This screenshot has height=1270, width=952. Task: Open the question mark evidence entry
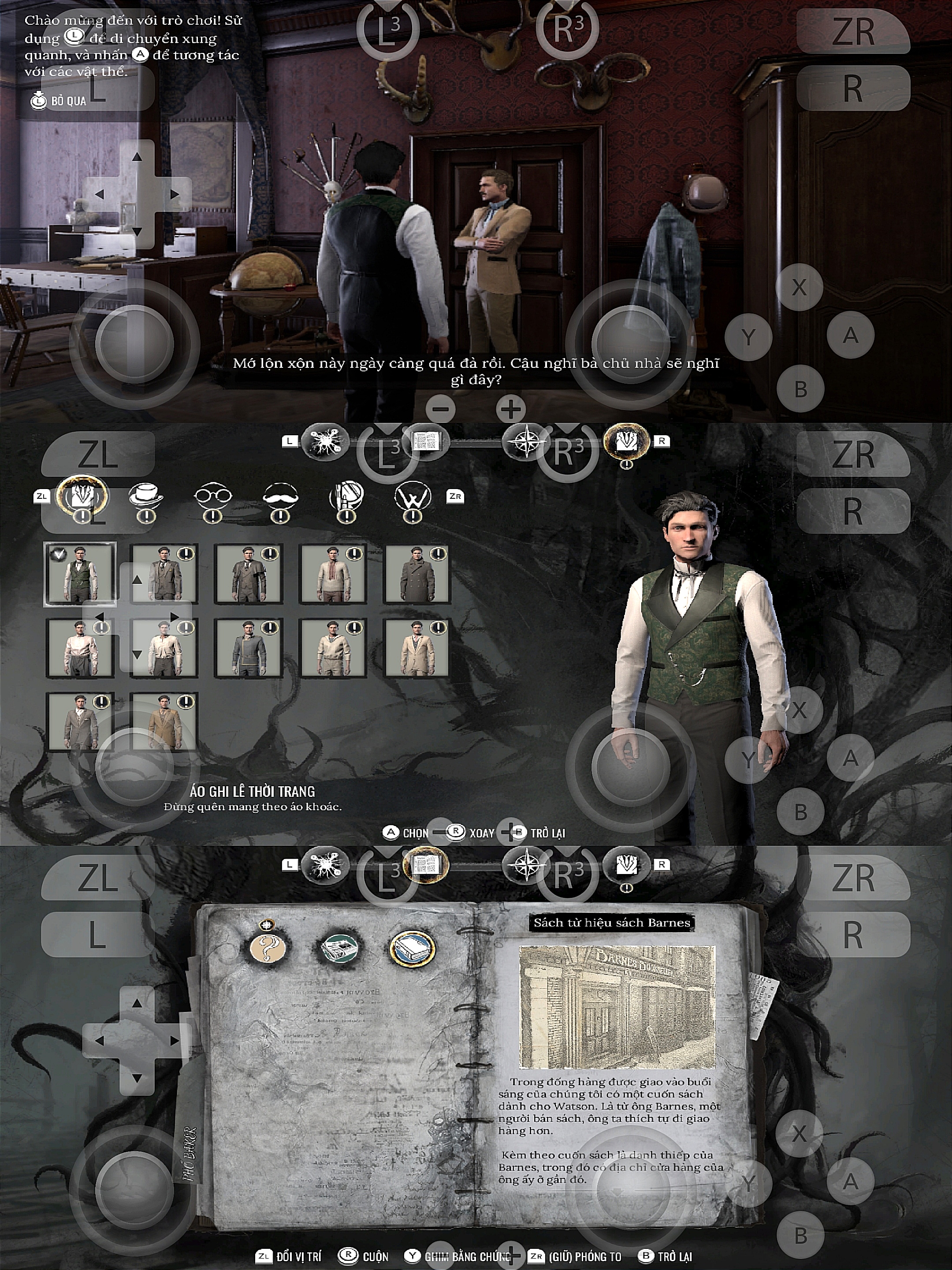click(x=268, y=949)
